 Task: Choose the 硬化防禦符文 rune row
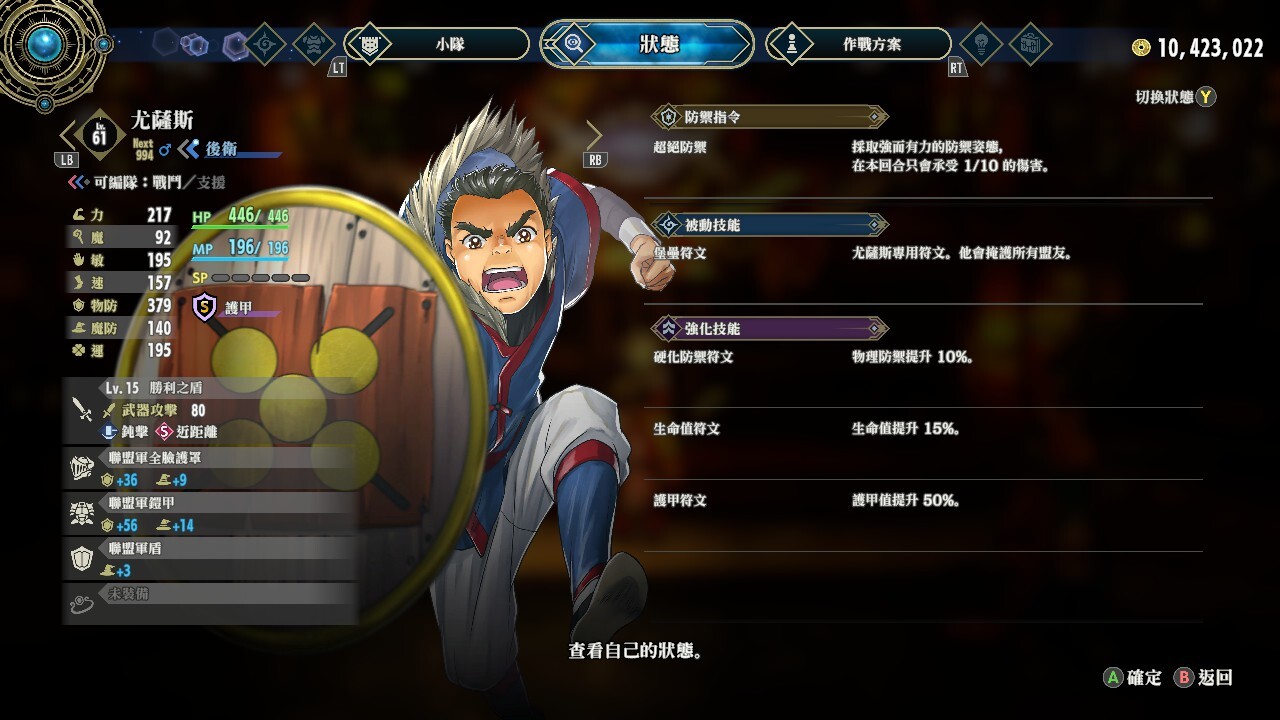coord(693,357)
